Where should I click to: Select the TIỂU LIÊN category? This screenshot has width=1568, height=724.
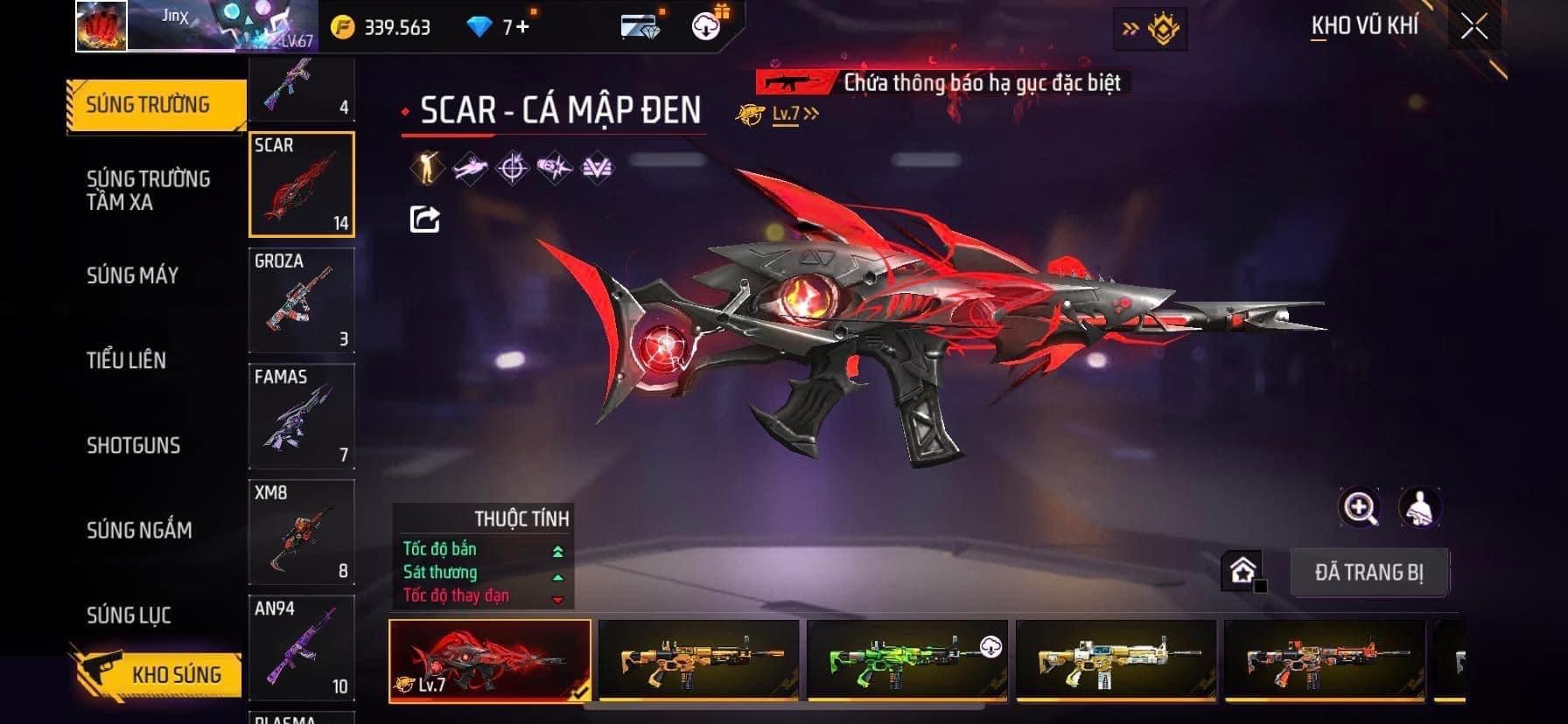point(126,360)
